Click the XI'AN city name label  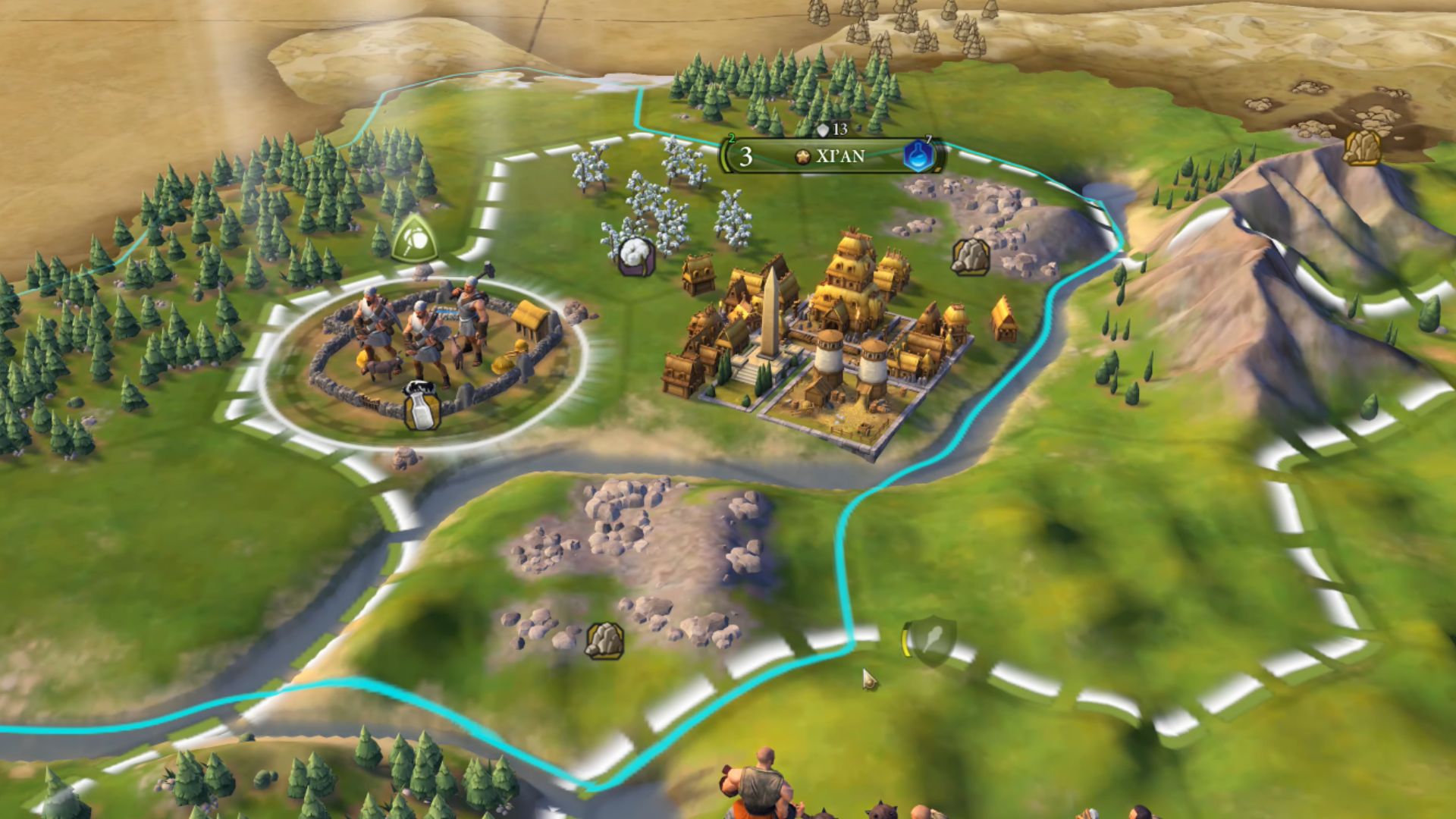pos(842,157)
